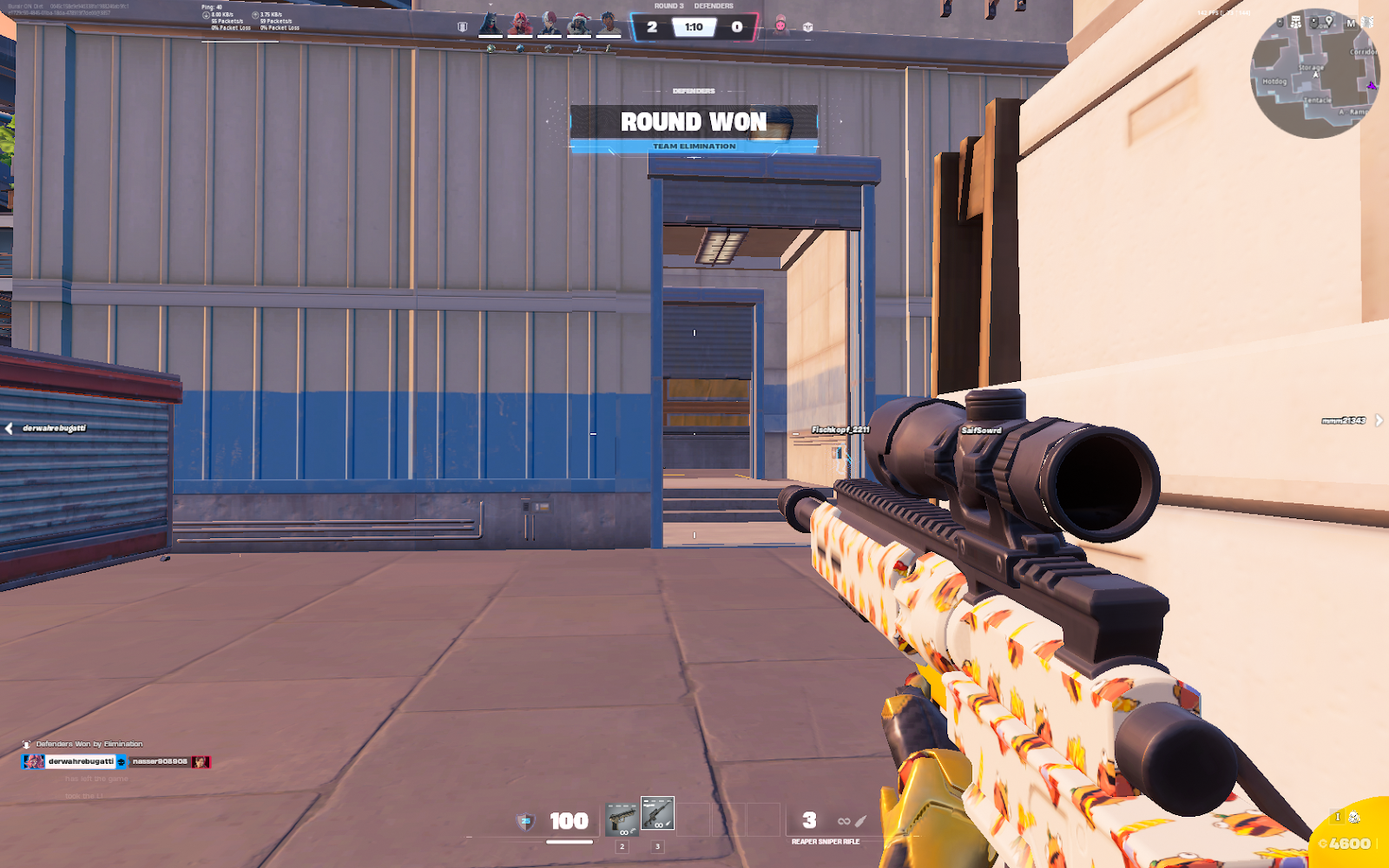Image resolution: width=1389 pixels, height=868 pixels.
Task: Click the team group icon above minimap
Action: coord(1295,23)
